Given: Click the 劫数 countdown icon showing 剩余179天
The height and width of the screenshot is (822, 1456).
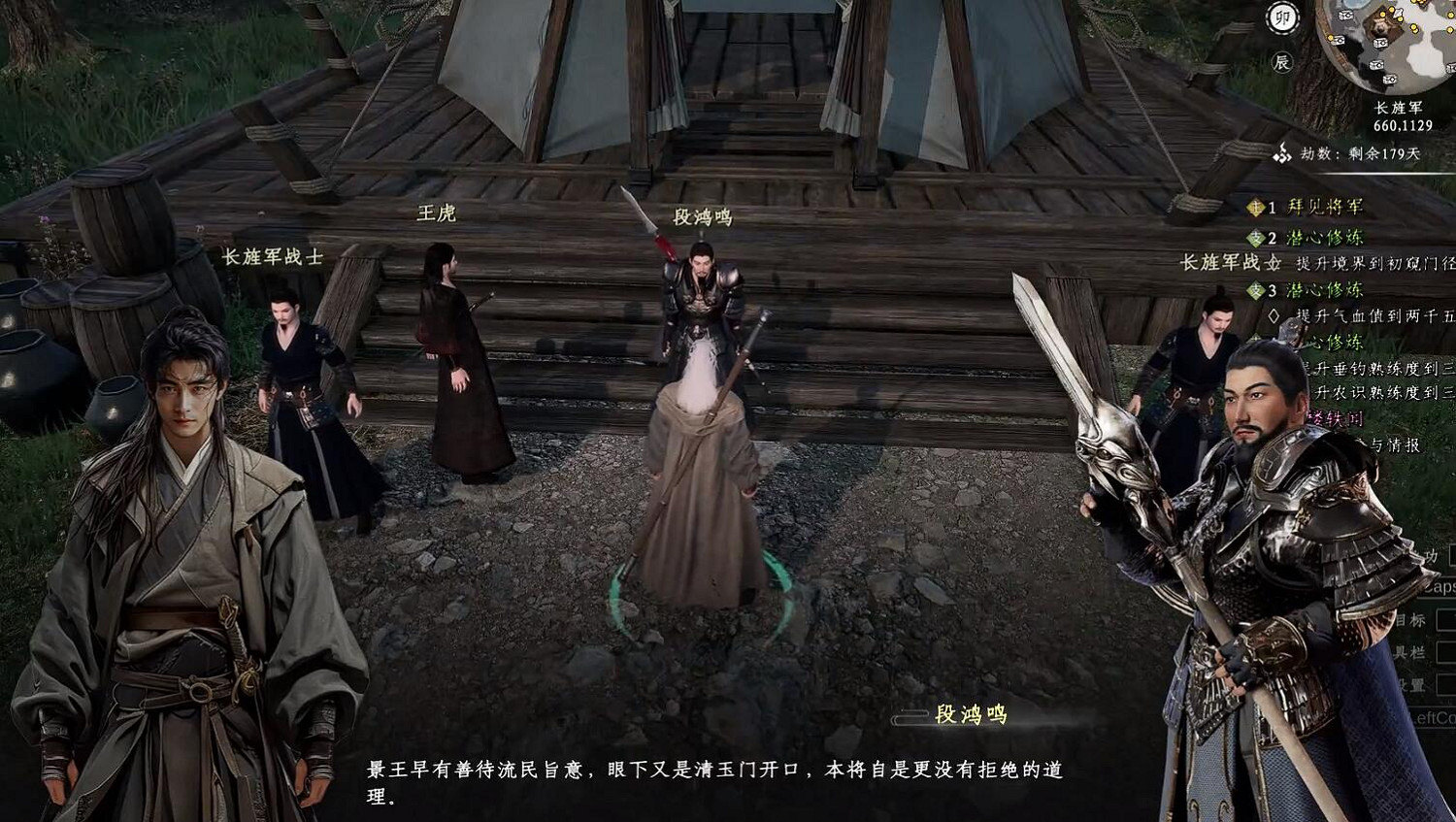Looking at the screenshot, I should point(1281,153).
